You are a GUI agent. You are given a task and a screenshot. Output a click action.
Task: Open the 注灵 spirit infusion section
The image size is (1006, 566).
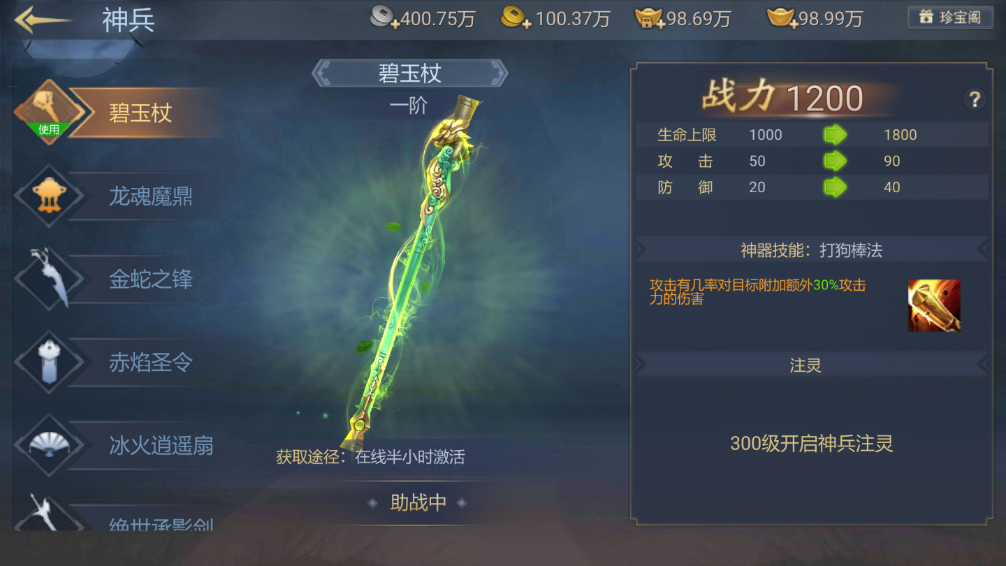806,365
